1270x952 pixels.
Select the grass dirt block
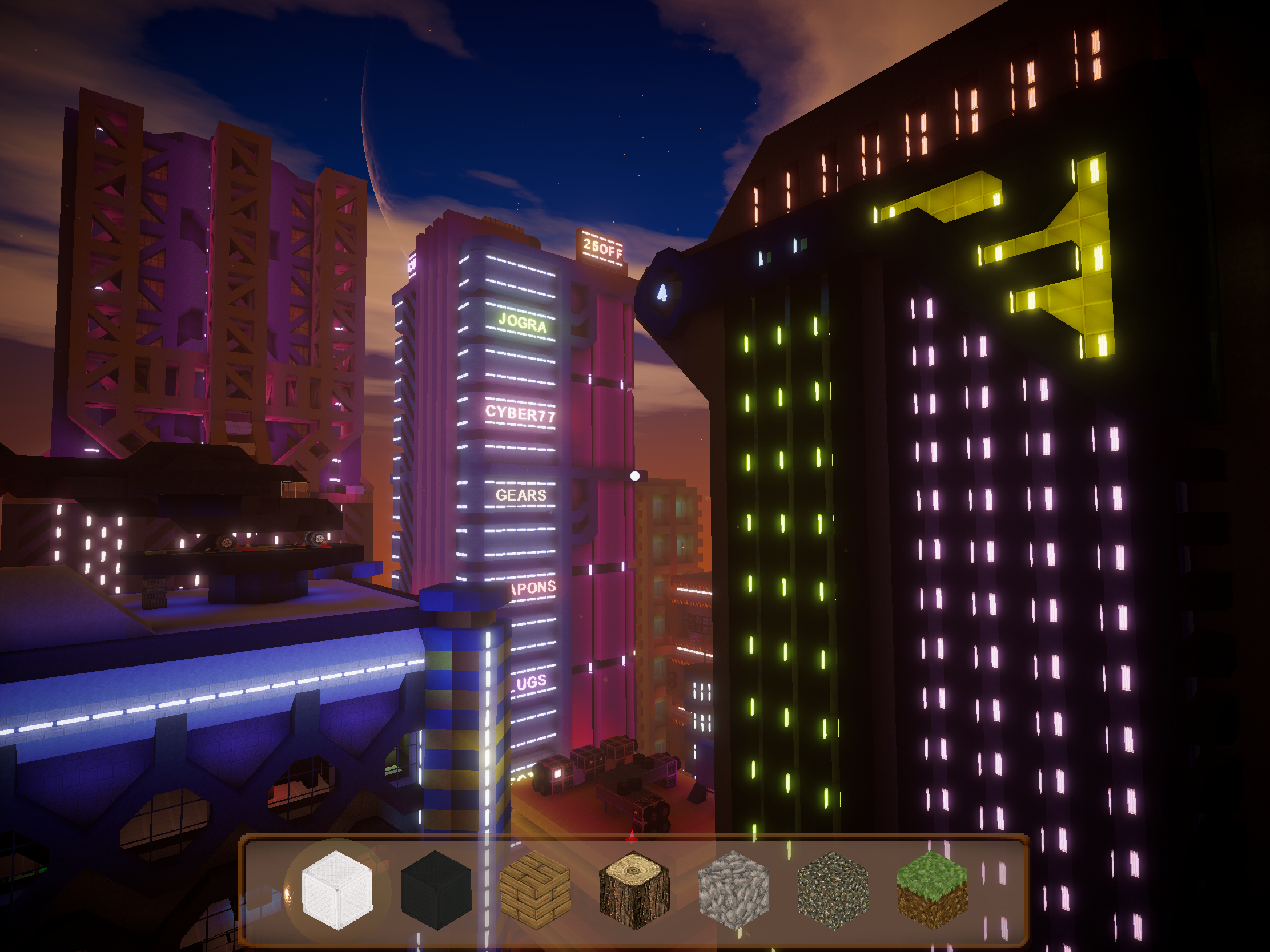[x=932, y=890]
